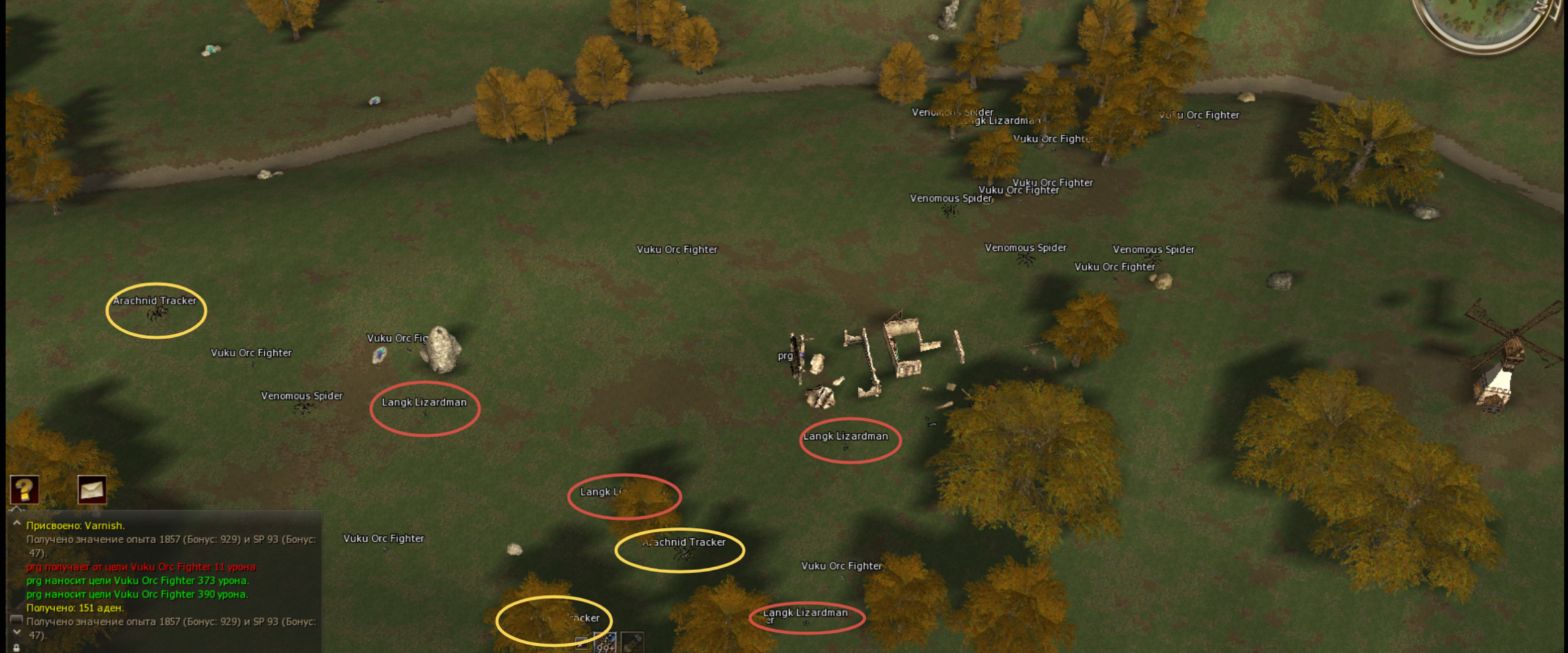Select the axe weapon hotbar slot
This screenshot has width=1568, height=653.
coord(632,643)
